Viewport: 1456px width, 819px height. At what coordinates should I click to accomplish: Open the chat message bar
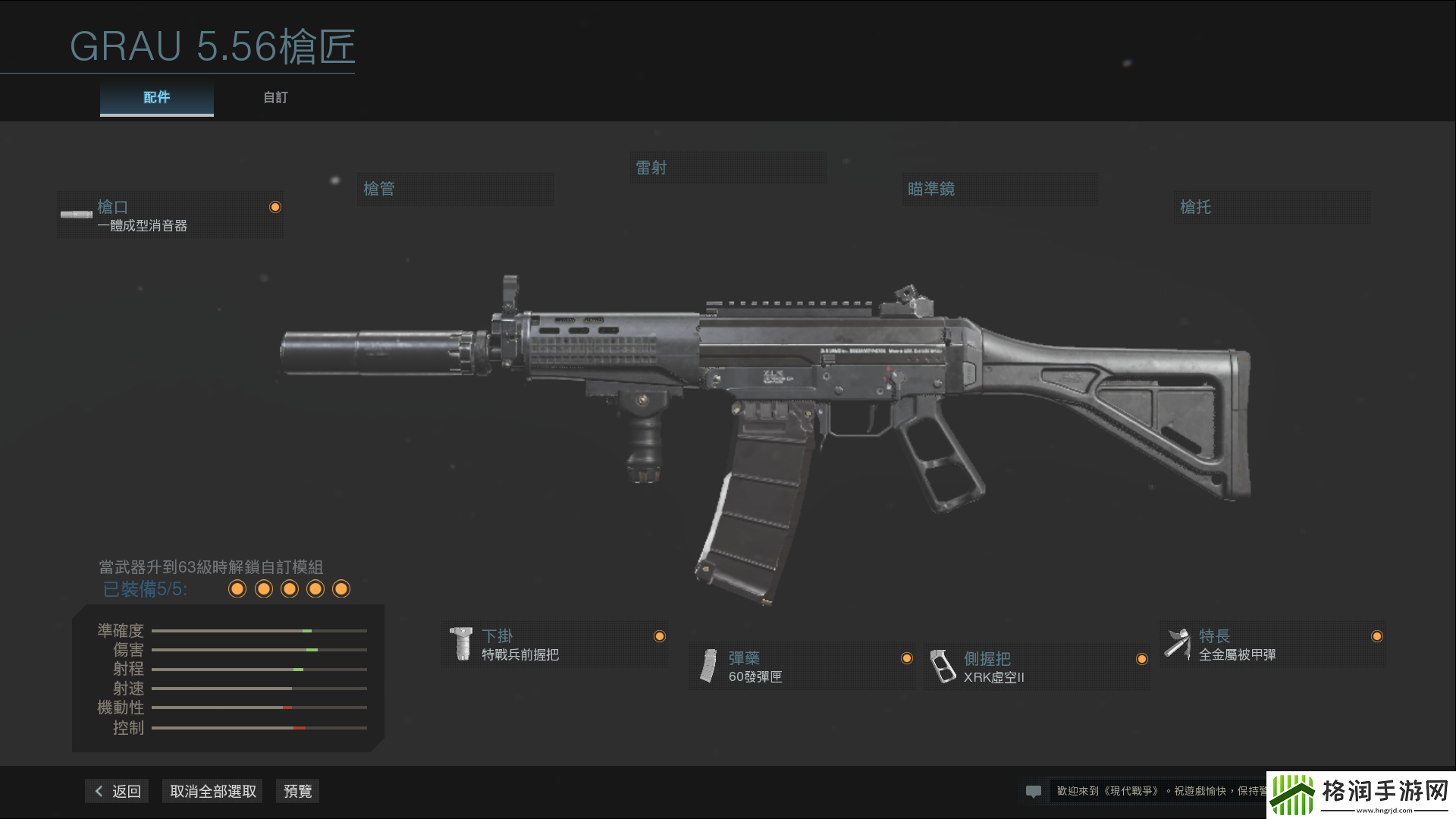coord(1144,791)
